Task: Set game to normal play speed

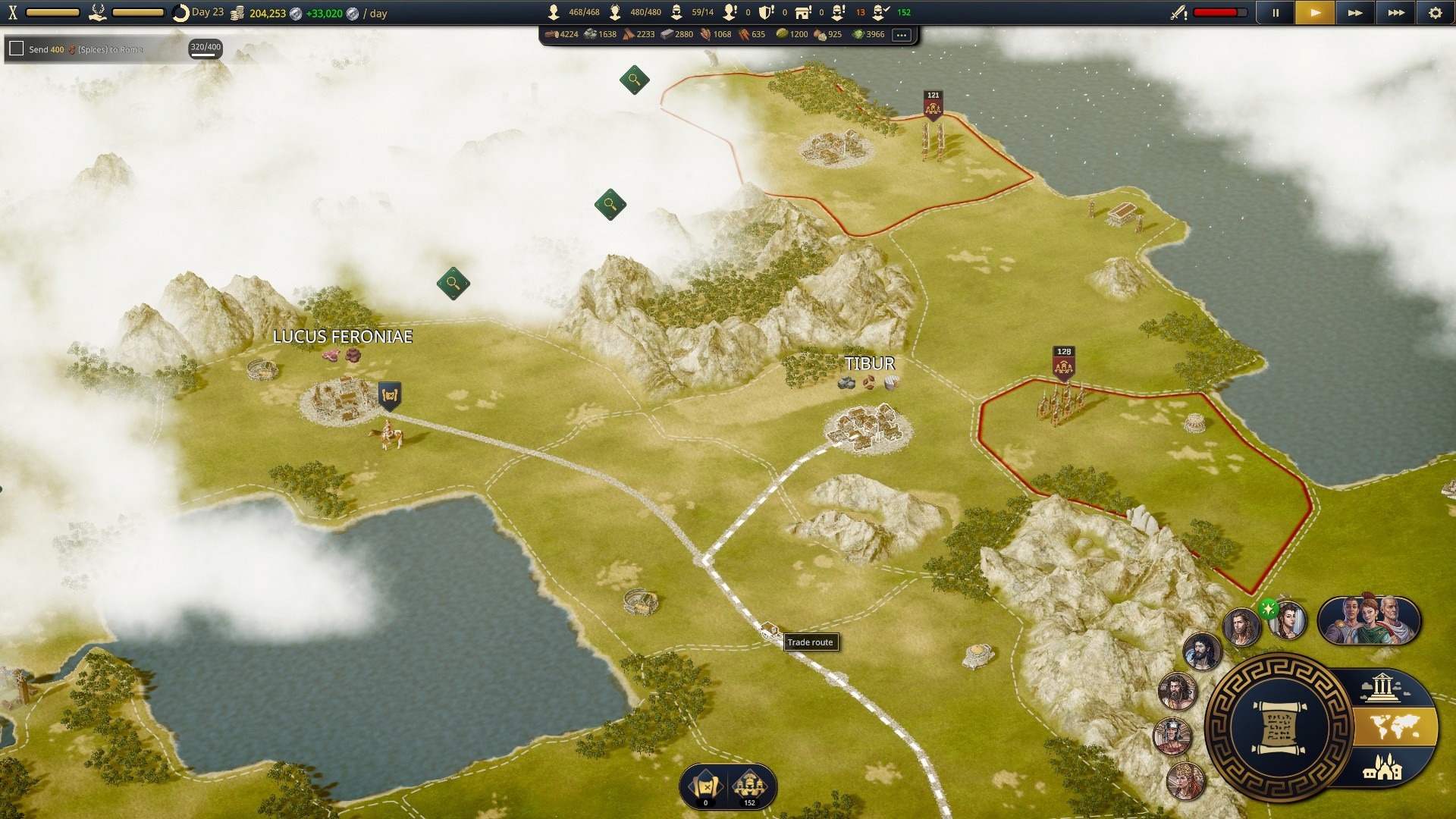Action: pyautogui.click(x=1315, y=13)
